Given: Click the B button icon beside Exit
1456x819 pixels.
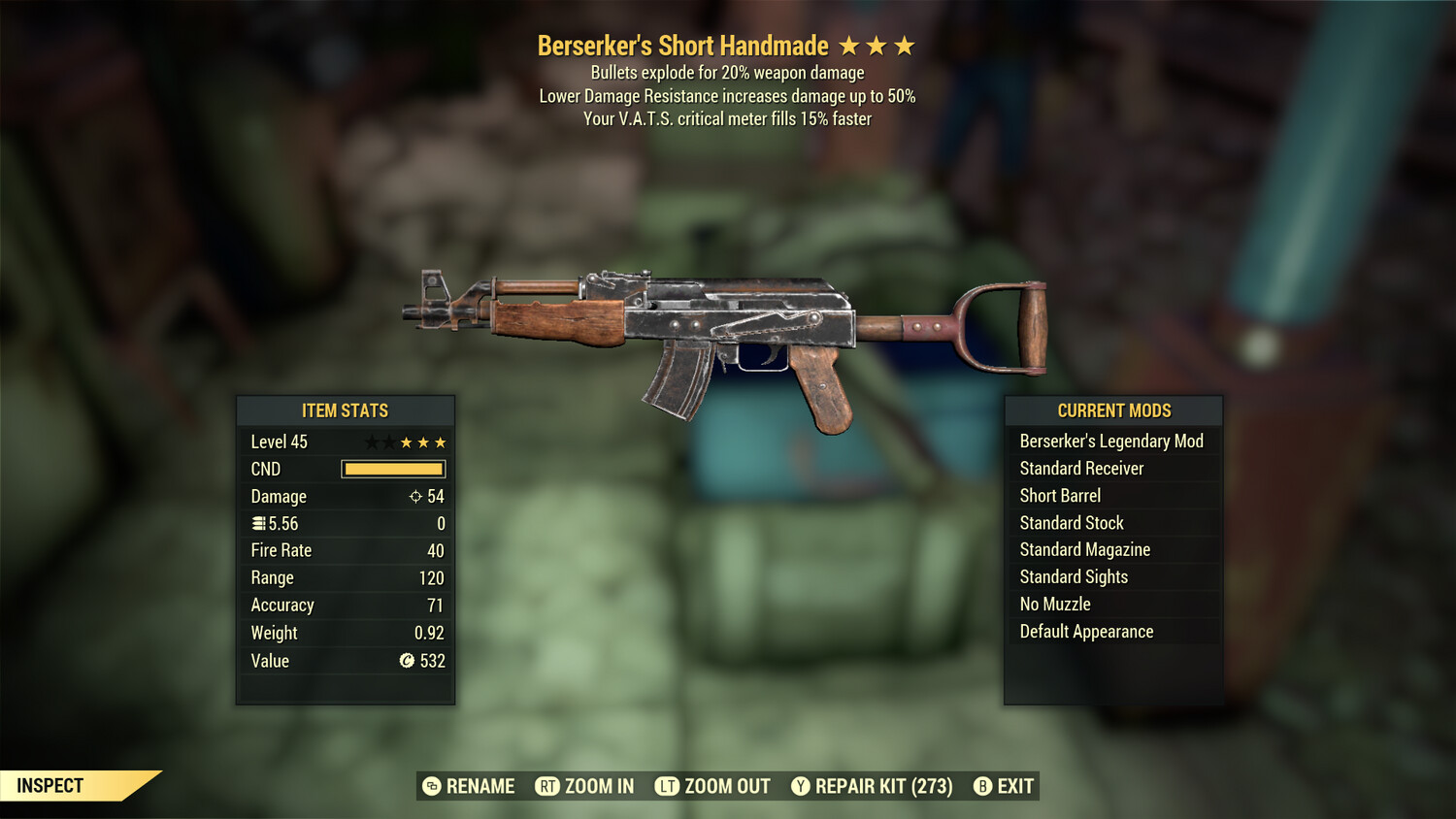Looking at the screenshot, I should (982, 786).
